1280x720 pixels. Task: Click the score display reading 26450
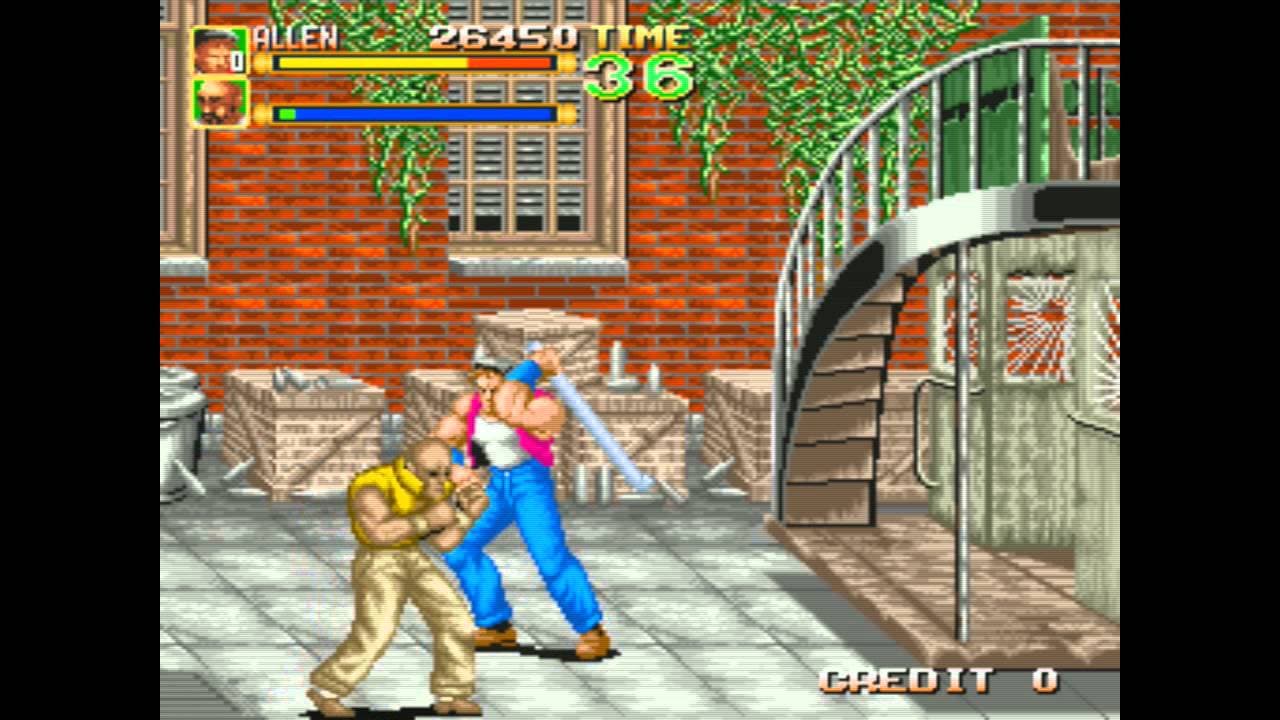[505, 37]
